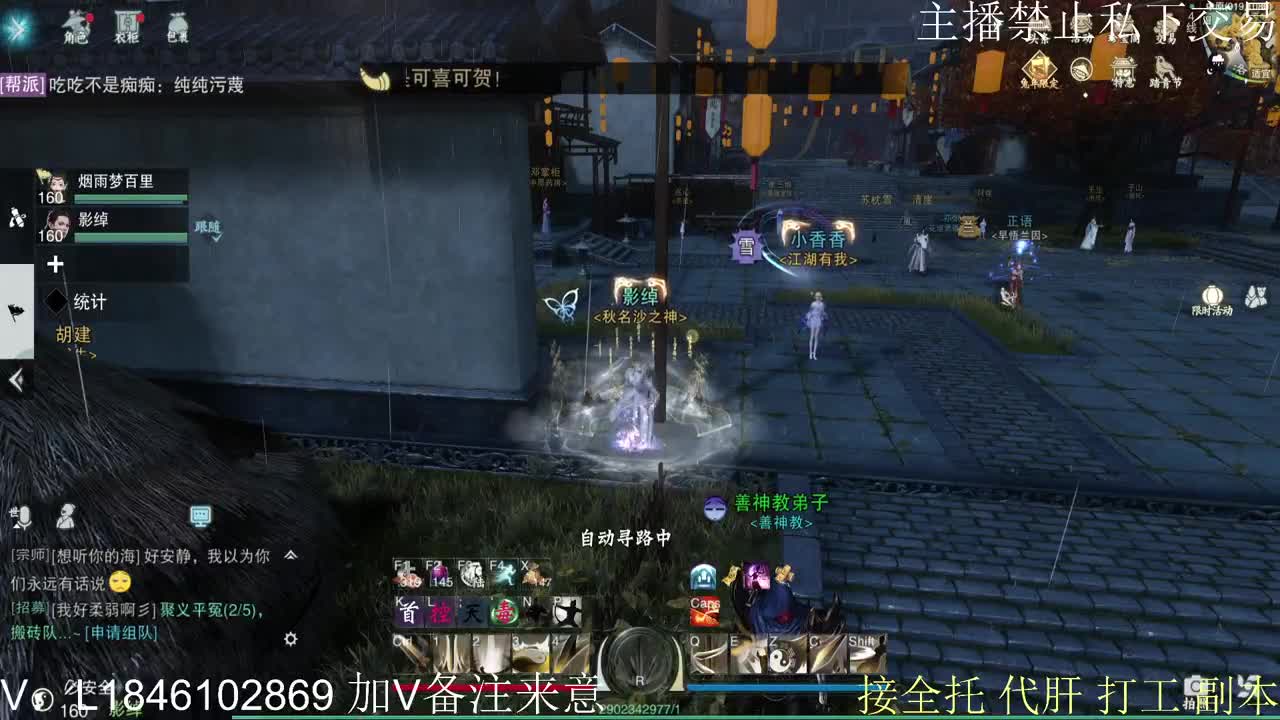Image resolution: width=1280 pixels, height=720 pixels.
Task: Click the blue experience bar at the bottom
Action: [x=770, y=686]
